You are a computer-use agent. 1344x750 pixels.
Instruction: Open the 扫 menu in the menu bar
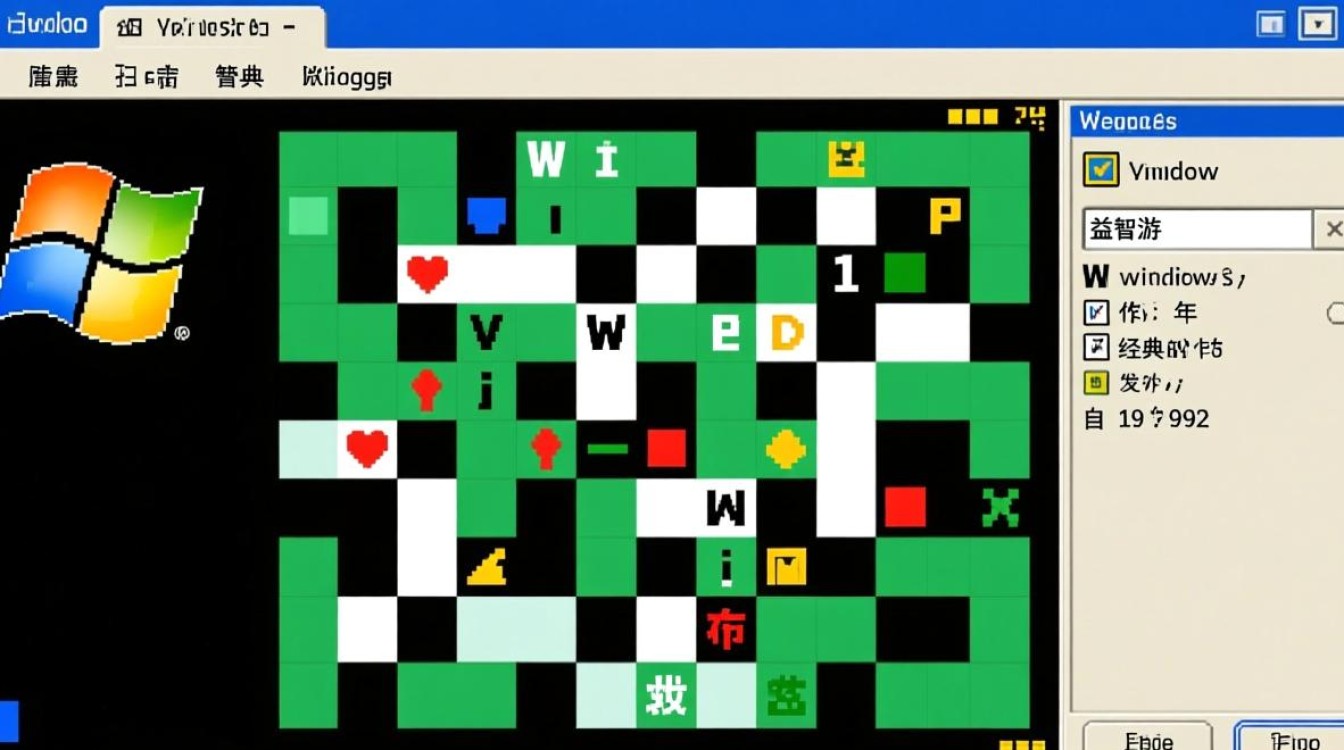point(146,77)
